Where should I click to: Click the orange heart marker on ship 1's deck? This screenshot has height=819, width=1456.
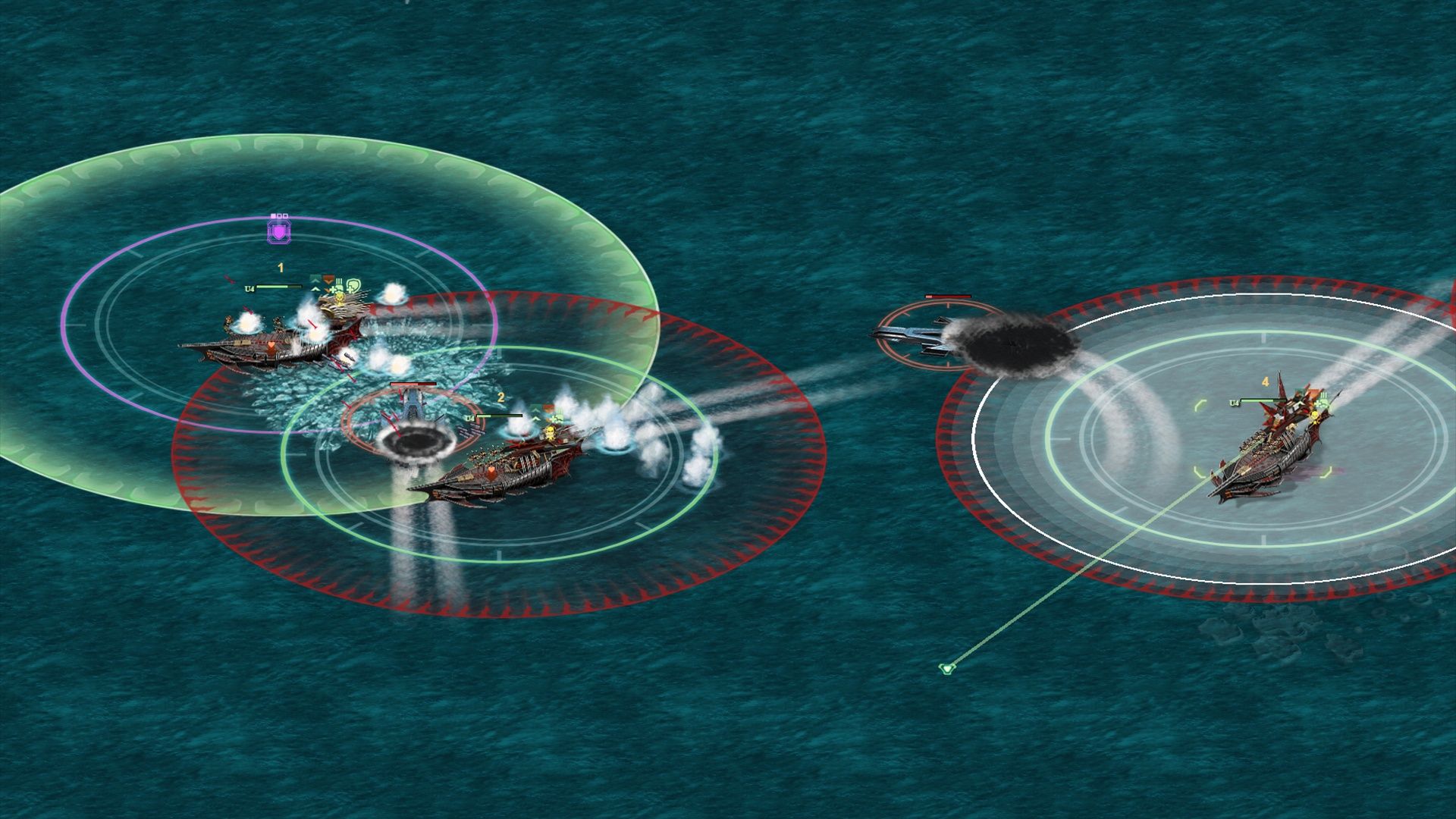pyautogui.click(x=271, y=346)
